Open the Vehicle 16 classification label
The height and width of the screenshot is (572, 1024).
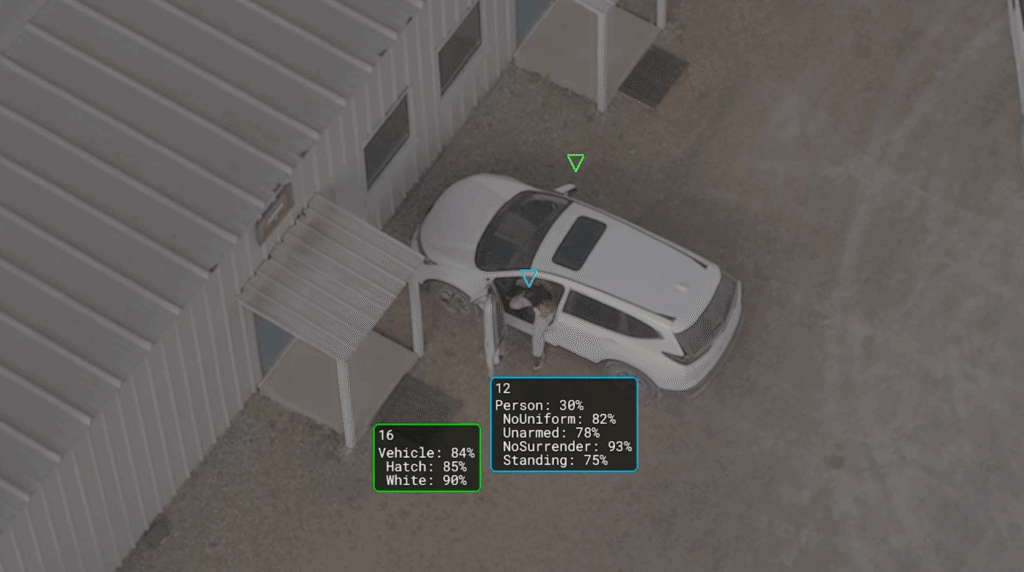tap(427, 457)
